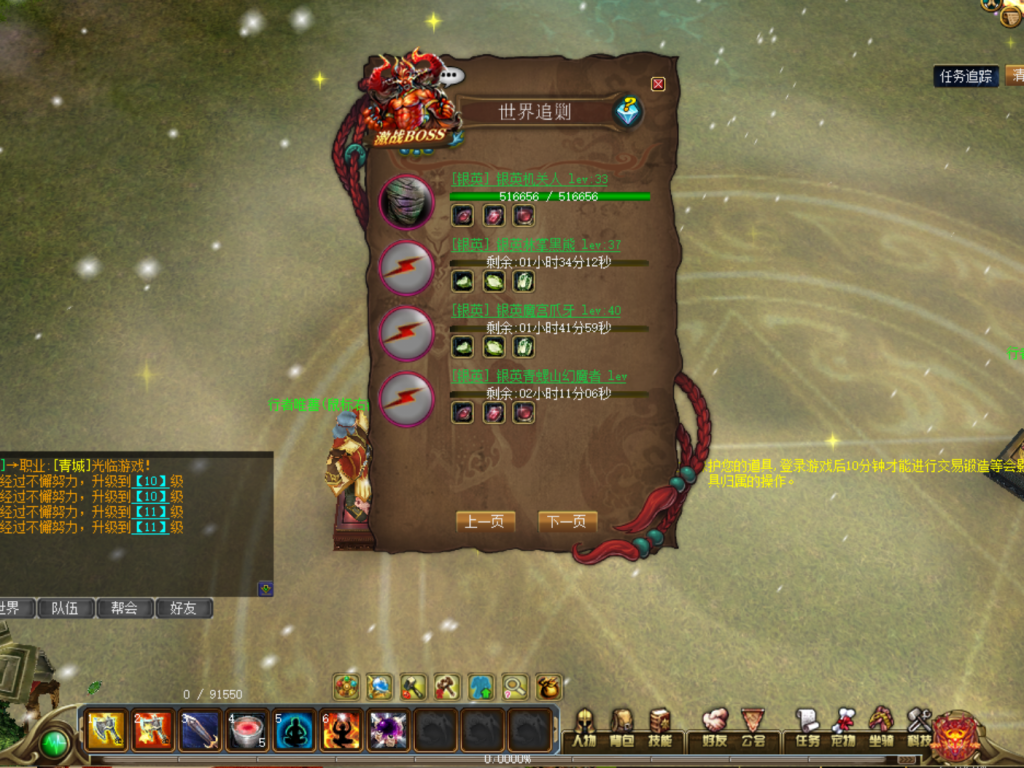
Task: Click the 银英机关人 boss portrait
Action: [407, 202]
